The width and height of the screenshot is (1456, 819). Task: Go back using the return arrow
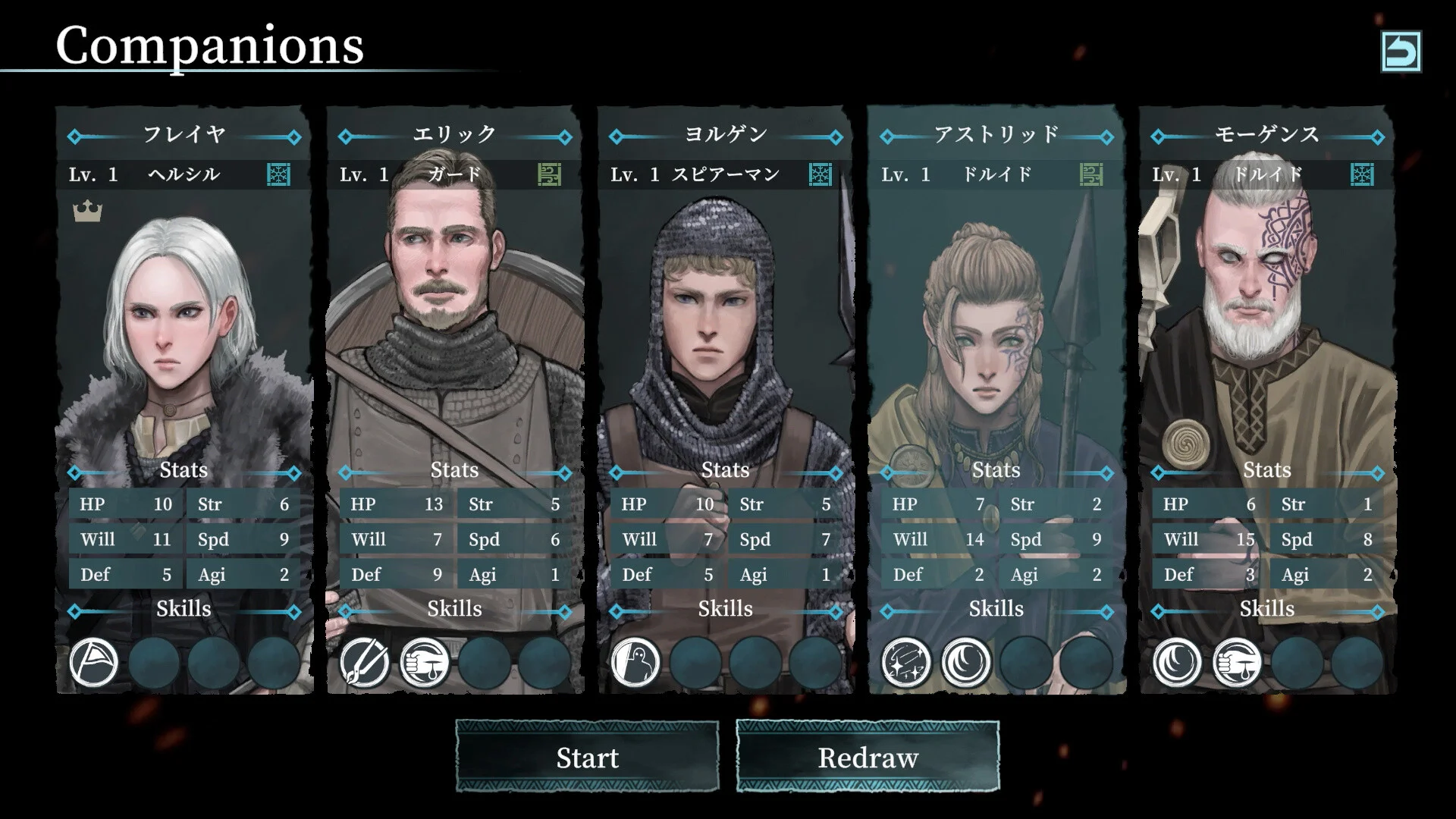(x=1401, y=52)
